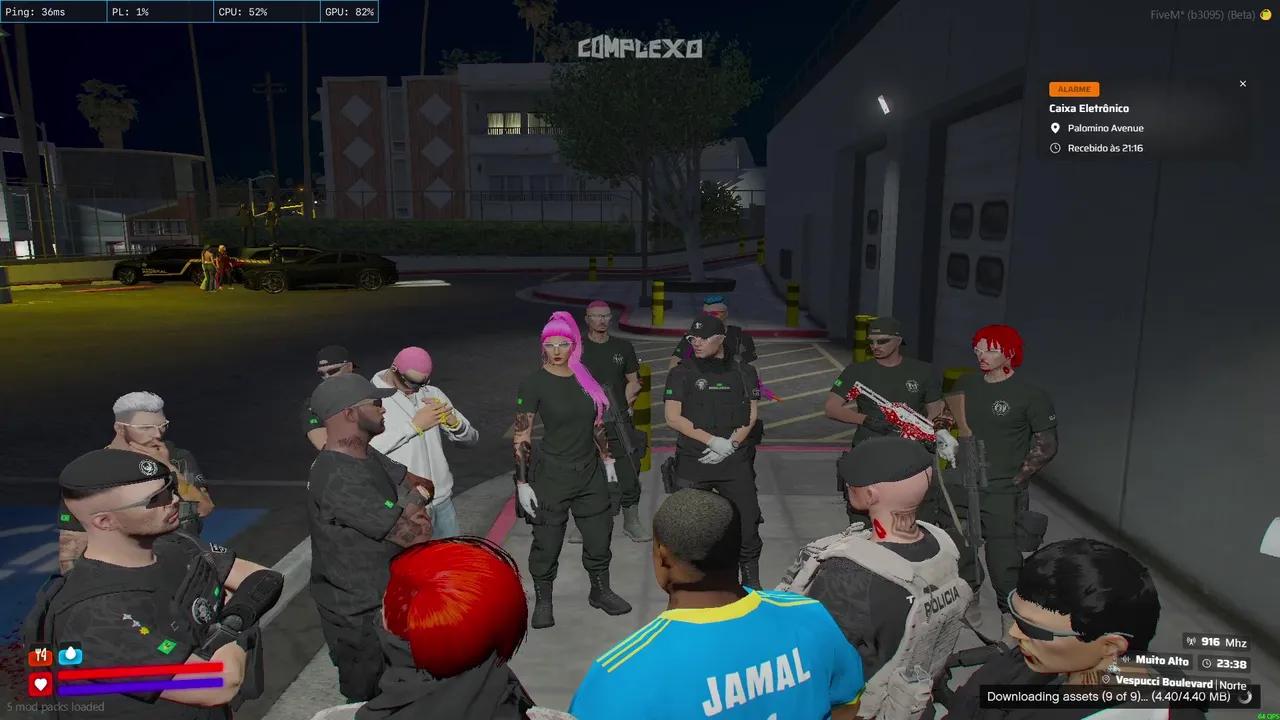Click the heart health icon
Screen dimensions: 1280x720
[40, 684]
